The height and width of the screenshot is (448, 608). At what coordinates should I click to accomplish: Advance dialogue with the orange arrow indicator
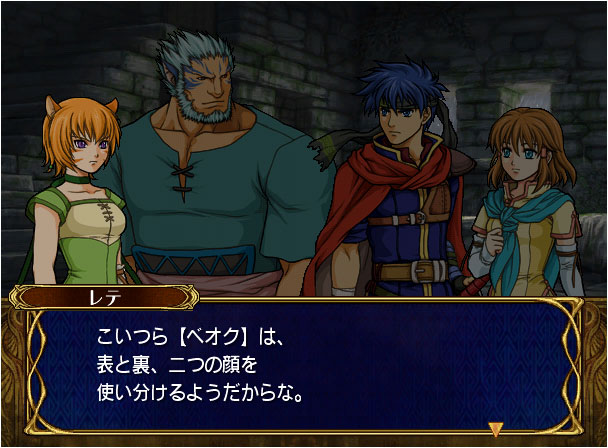point(495,429)
